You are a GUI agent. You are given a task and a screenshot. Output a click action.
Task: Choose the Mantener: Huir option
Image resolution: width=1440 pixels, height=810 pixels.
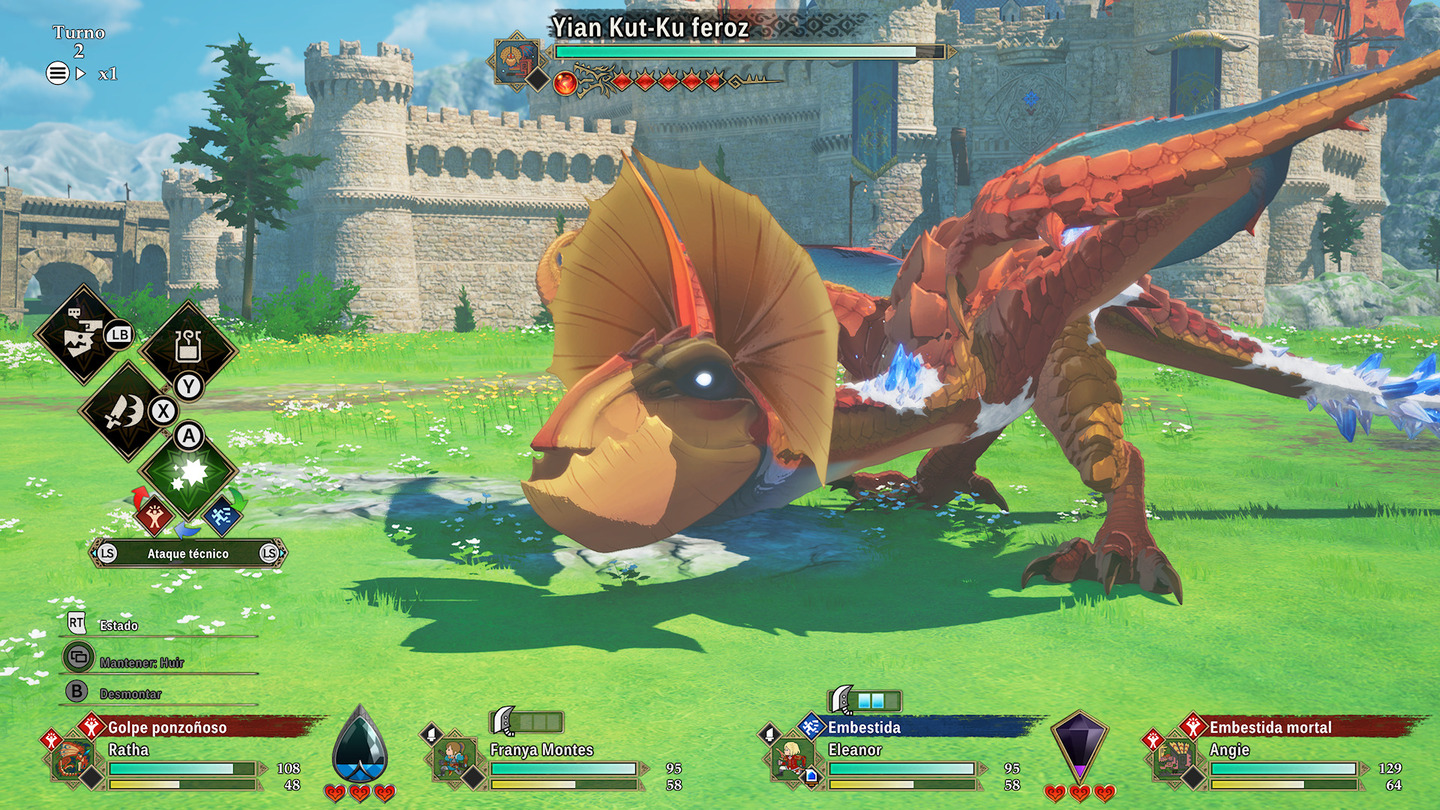click(x=140, y=662)
